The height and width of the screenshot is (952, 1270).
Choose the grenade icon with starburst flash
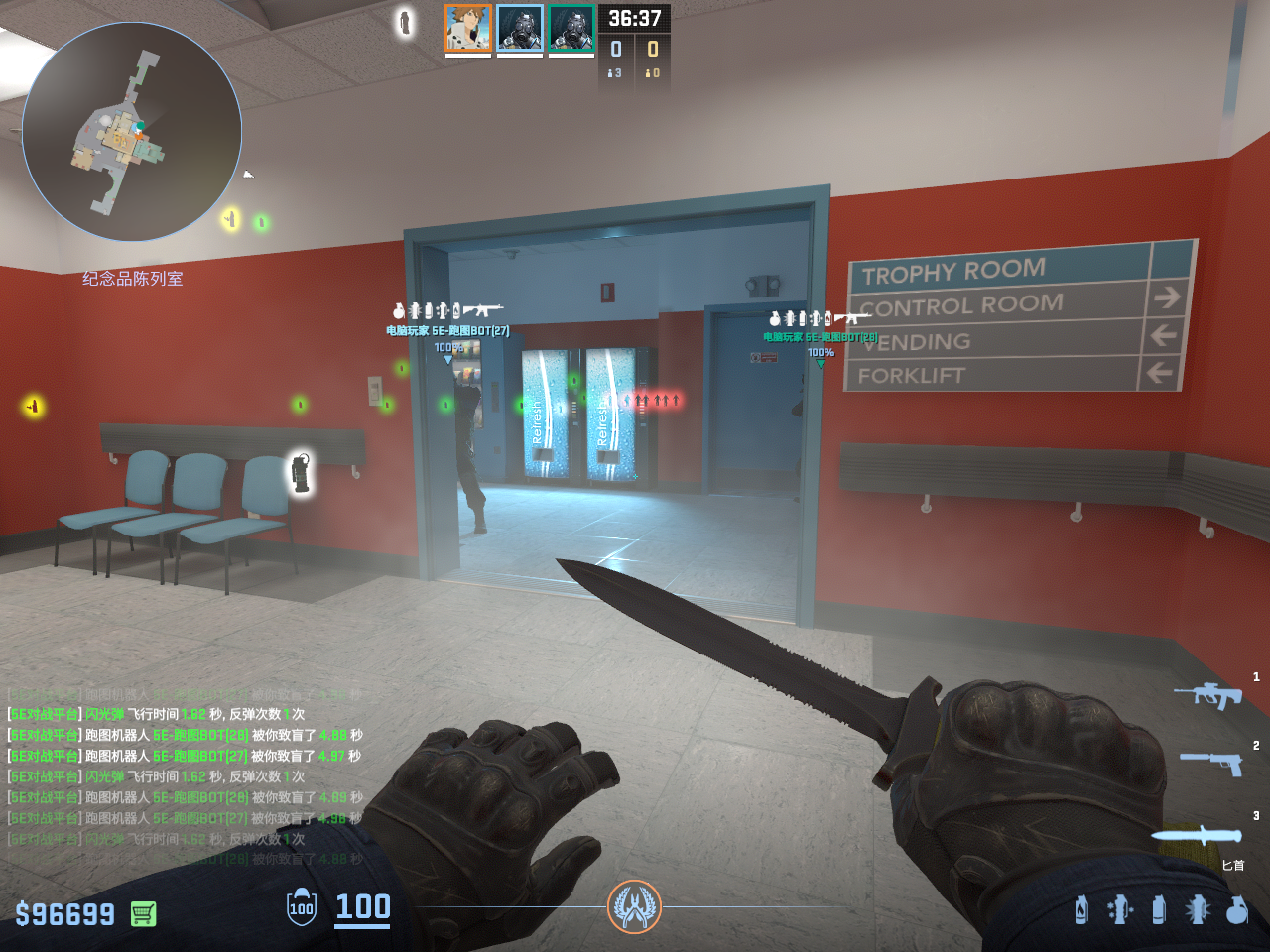point(1198,908)
